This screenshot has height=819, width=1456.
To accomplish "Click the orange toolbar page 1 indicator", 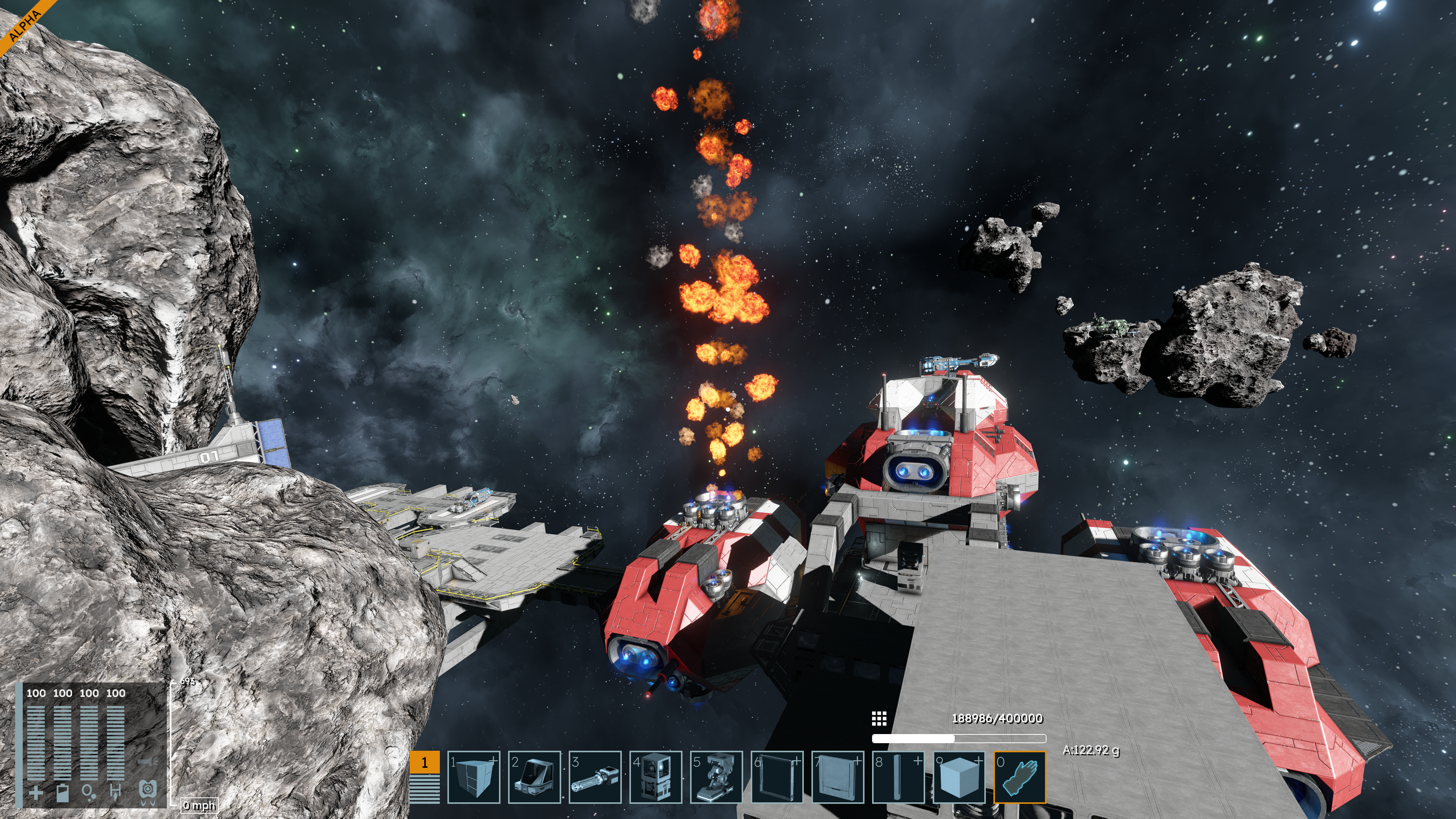I will pos(425,762).
